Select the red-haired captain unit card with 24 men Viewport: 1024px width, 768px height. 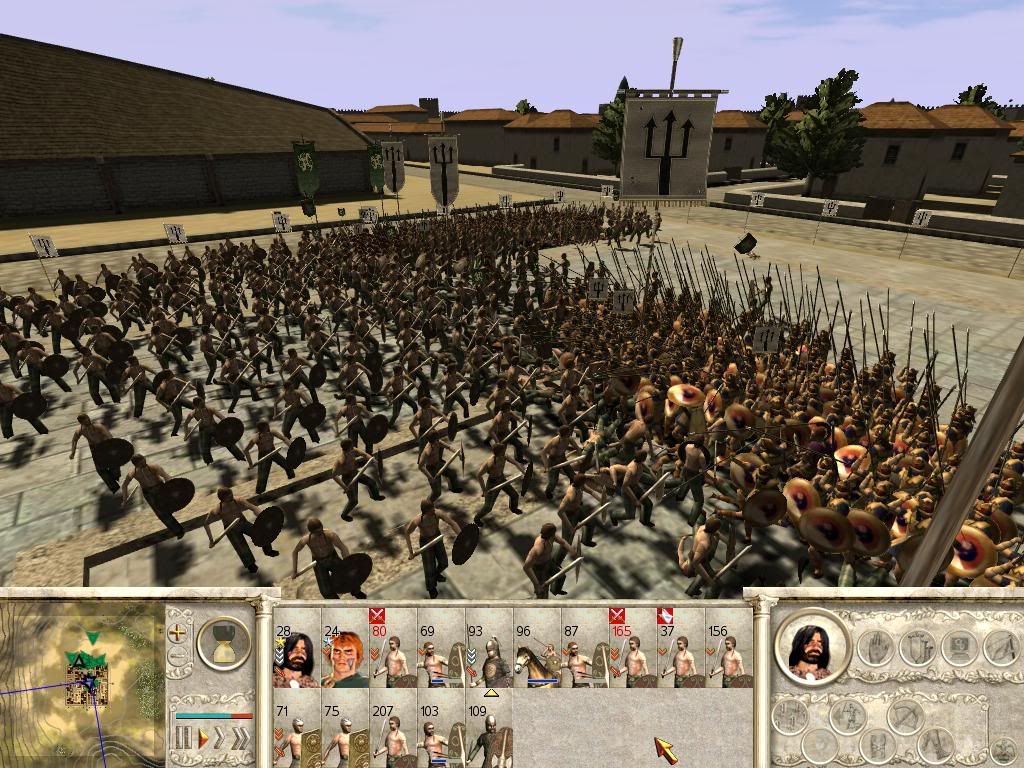click(345, 654)
